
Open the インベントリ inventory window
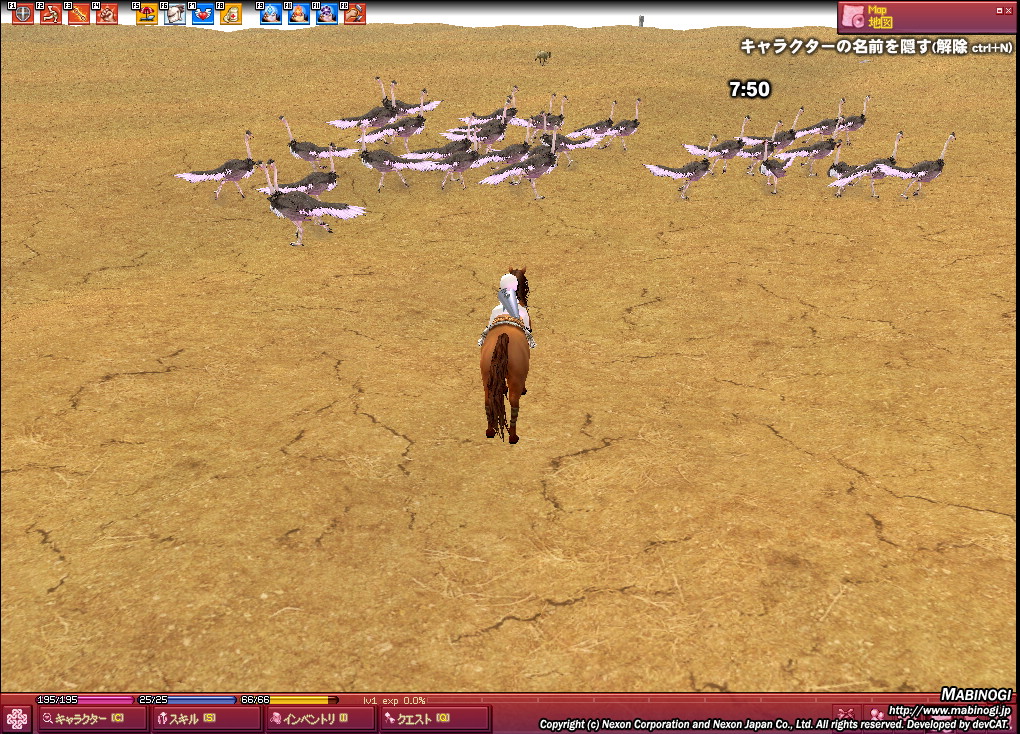[x=320, y=718]
